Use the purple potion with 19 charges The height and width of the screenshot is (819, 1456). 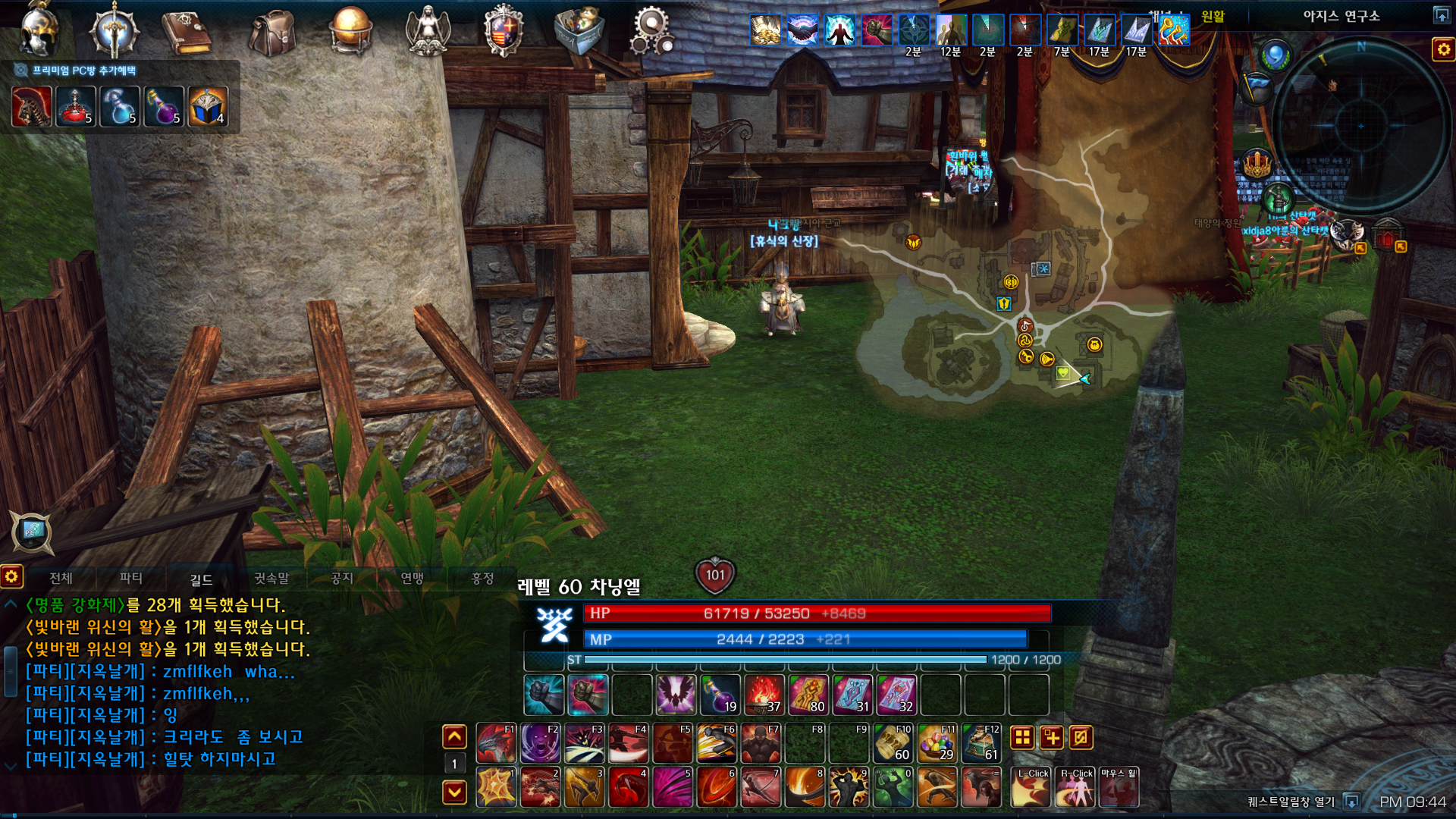[720, 695]
